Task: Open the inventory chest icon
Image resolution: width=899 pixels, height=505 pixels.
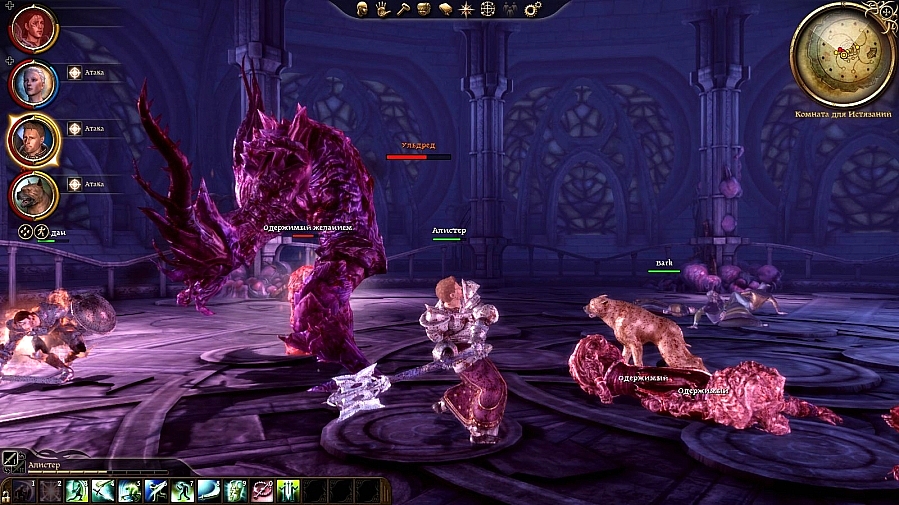Action: pos(424,9)
